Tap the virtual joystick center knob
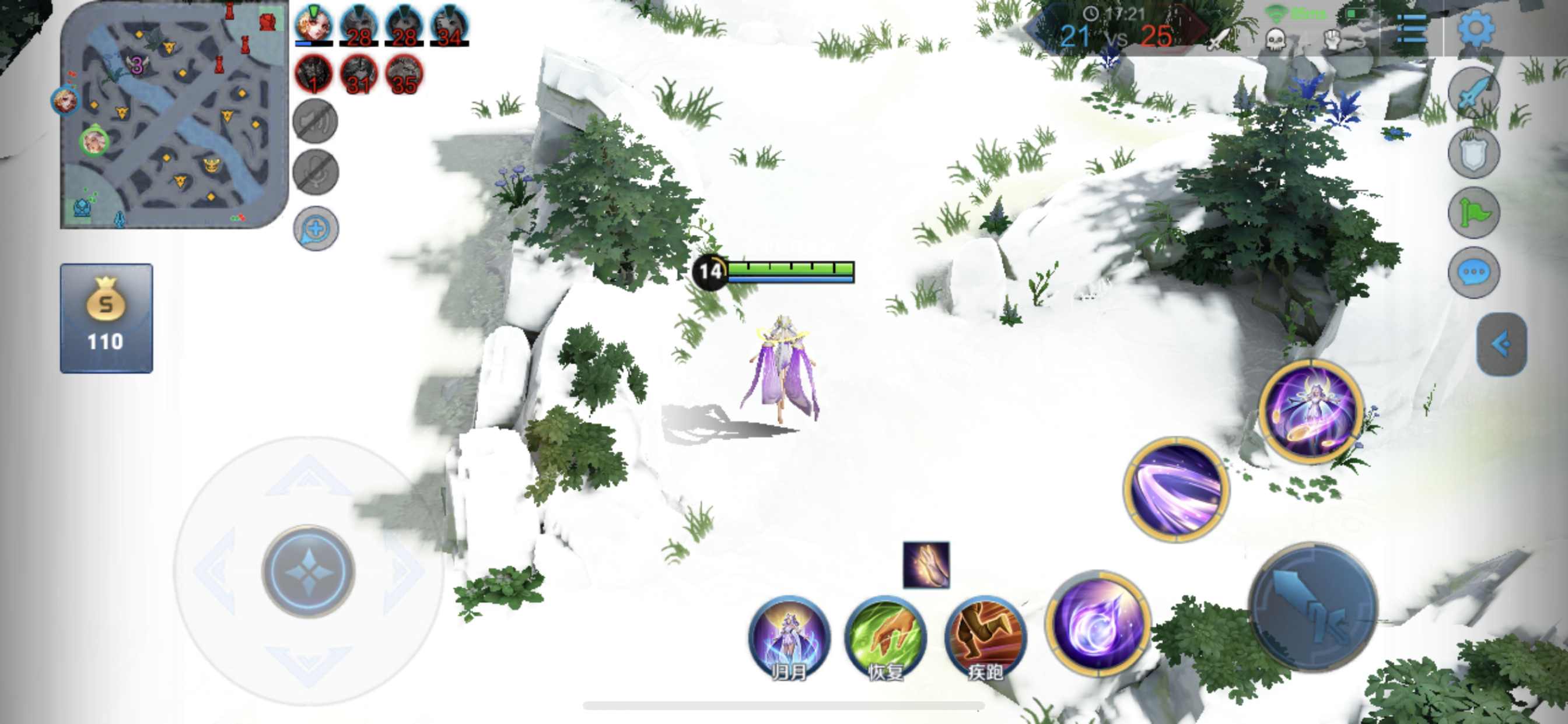The image size is (1568, 724). [x=309, y=571]
